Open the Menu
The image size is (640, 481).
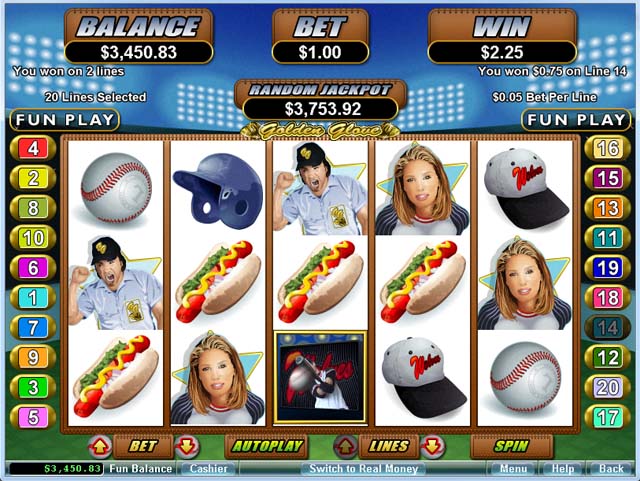point(513,468)
